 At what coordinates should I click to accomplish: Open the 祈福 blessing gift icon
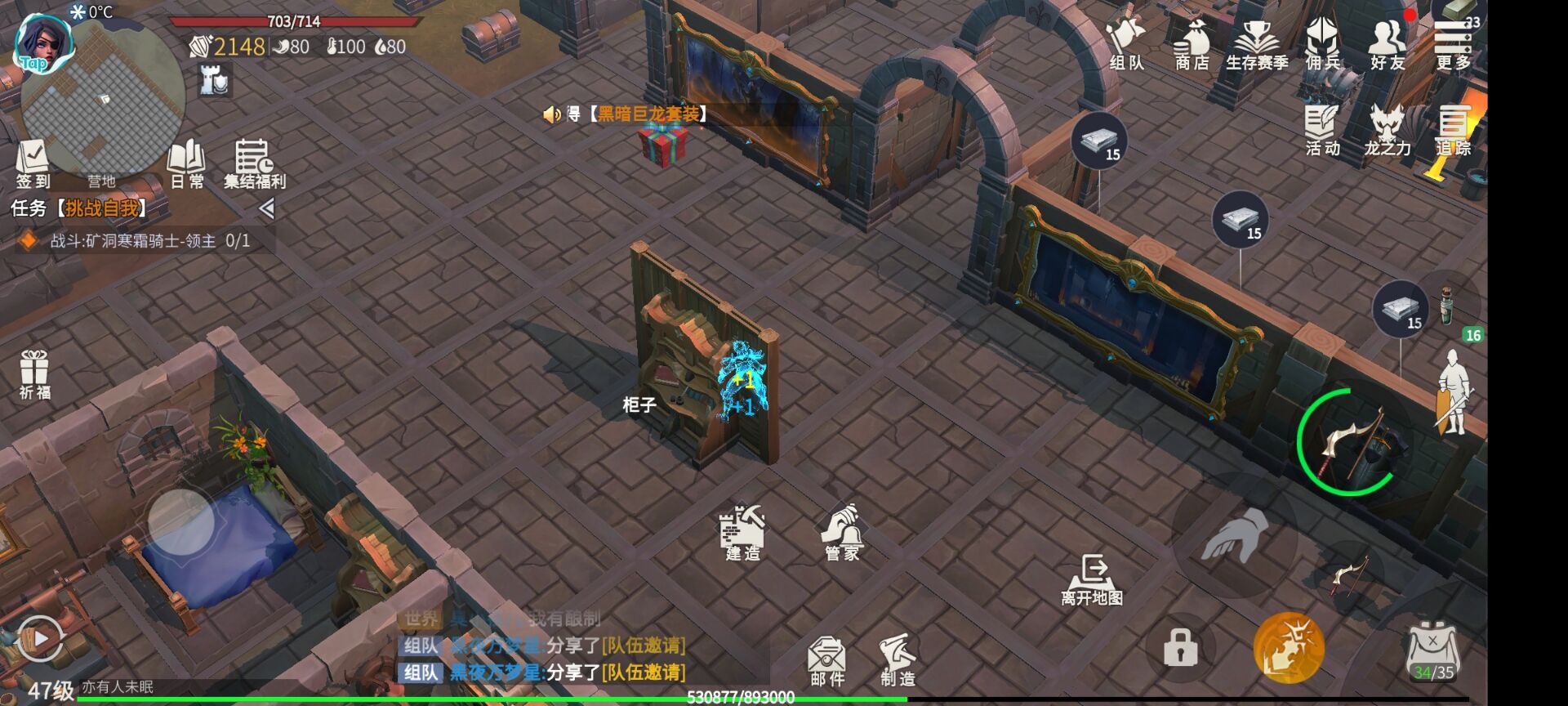point(35,374)
